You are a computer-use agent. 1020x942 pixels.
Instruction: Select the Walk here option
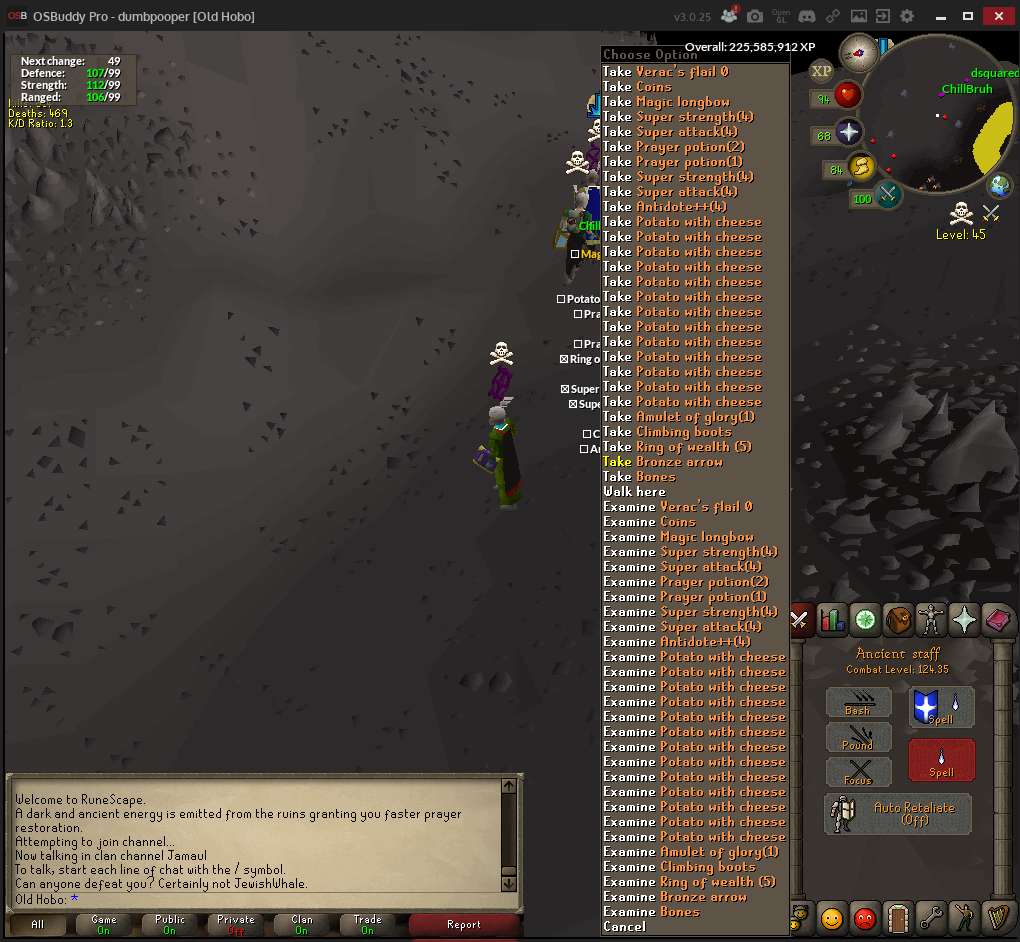click(634, 492)
